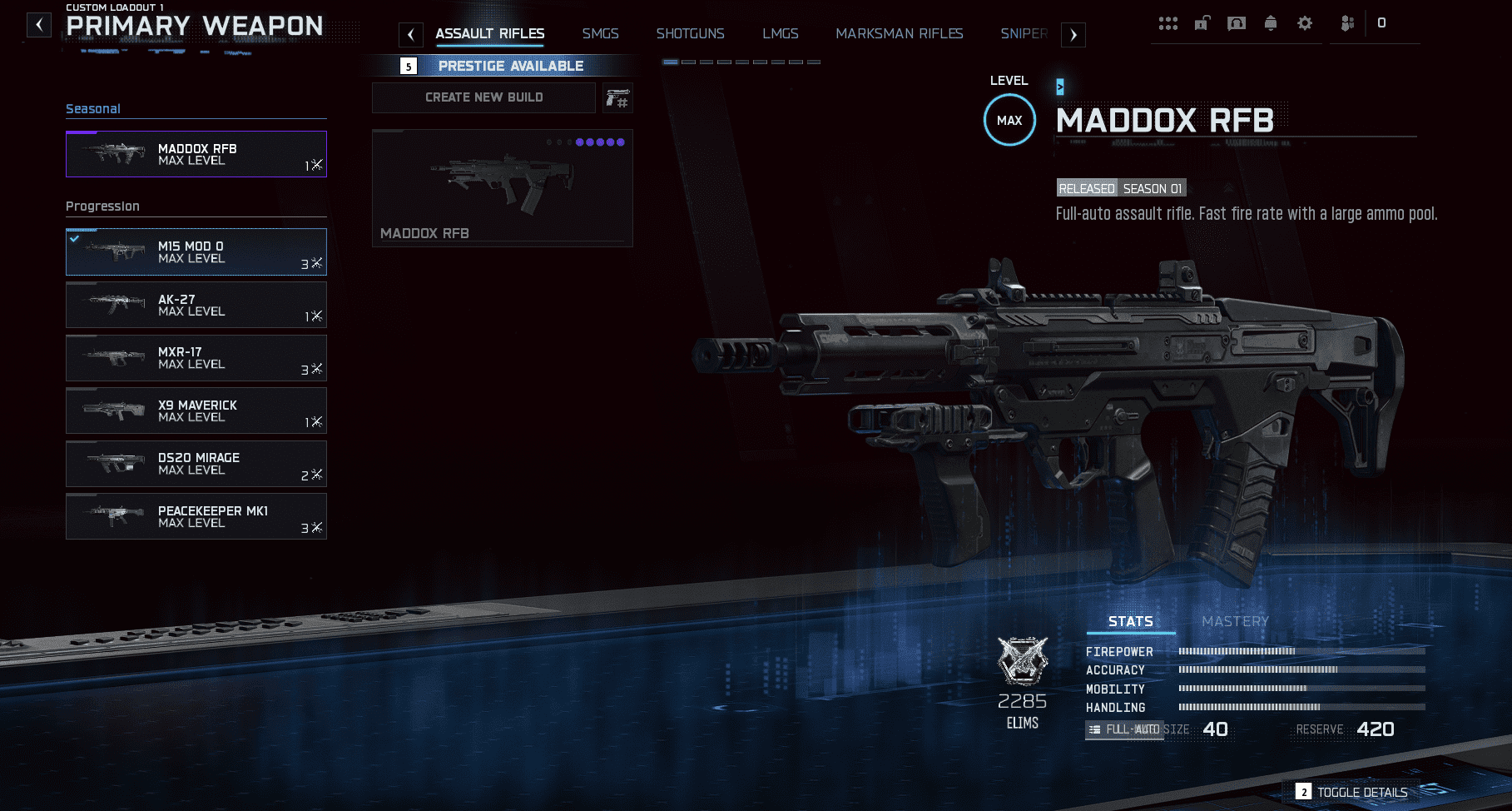Open the Shotguns weapon category

(x=690, y=34)
